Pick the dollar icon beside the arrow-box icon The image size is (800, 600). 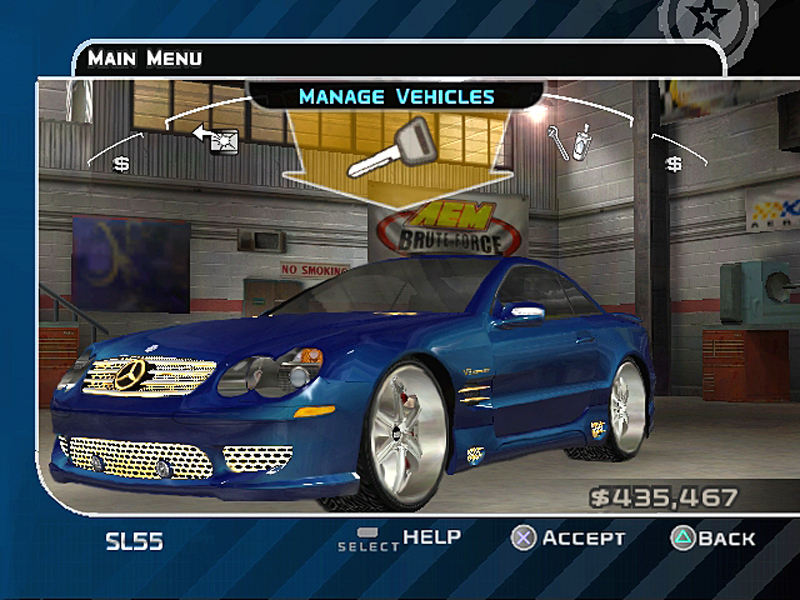tap(121, 163)
